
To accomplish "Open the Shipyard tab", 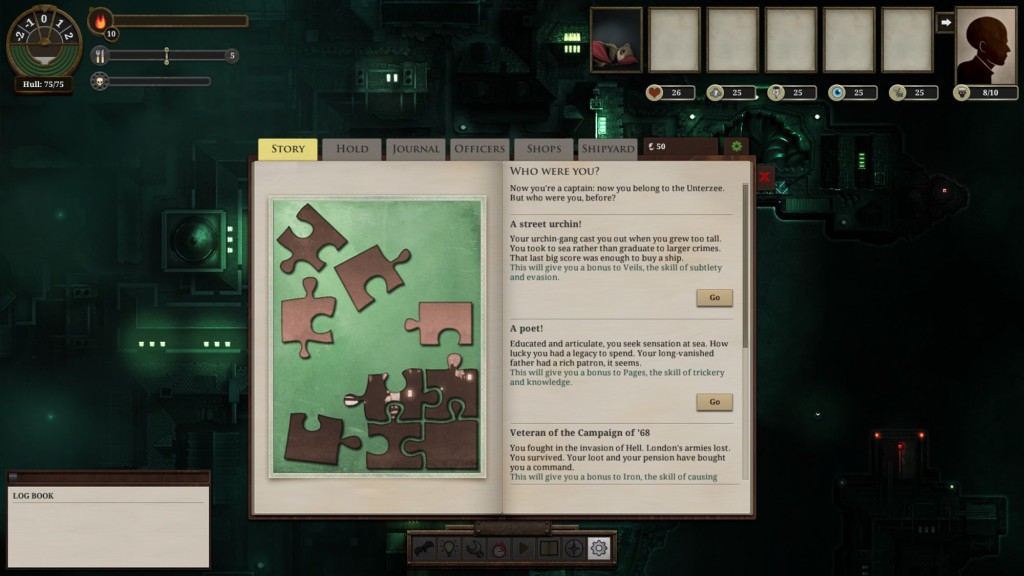I will click(x=608, y=149).
